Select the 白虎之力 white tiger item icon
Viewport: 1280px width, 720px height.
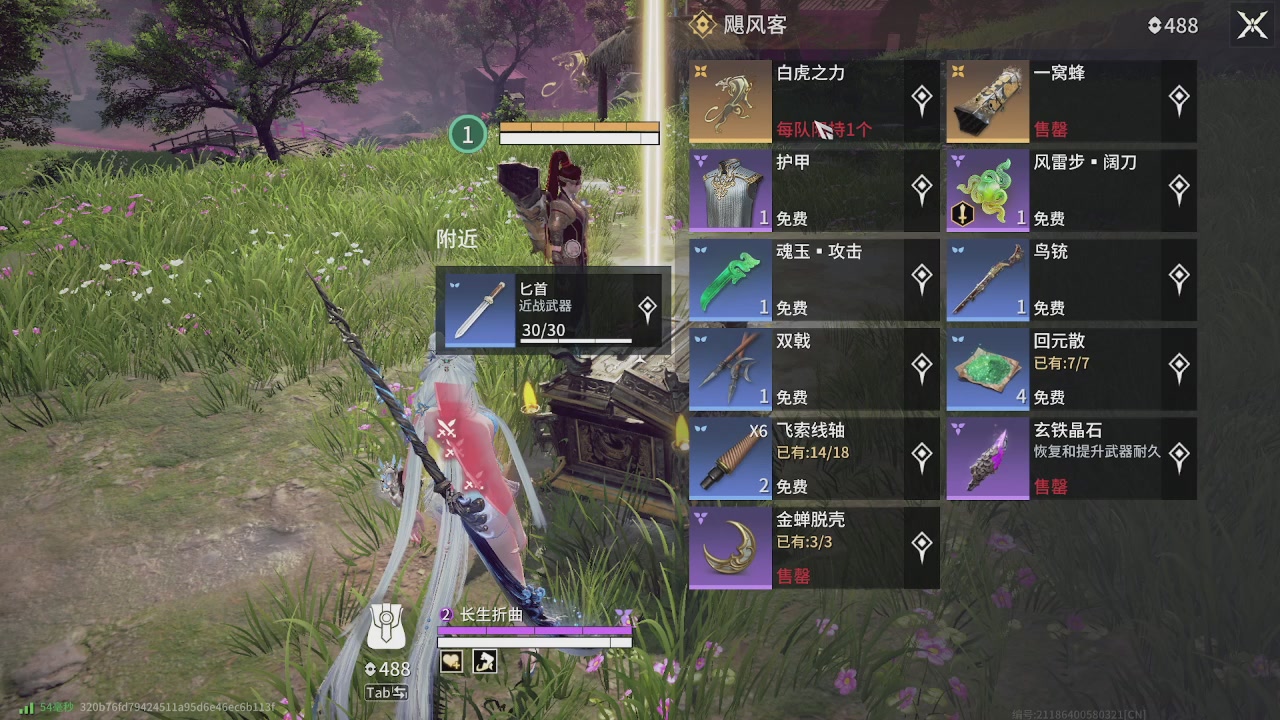pos(729,100)
